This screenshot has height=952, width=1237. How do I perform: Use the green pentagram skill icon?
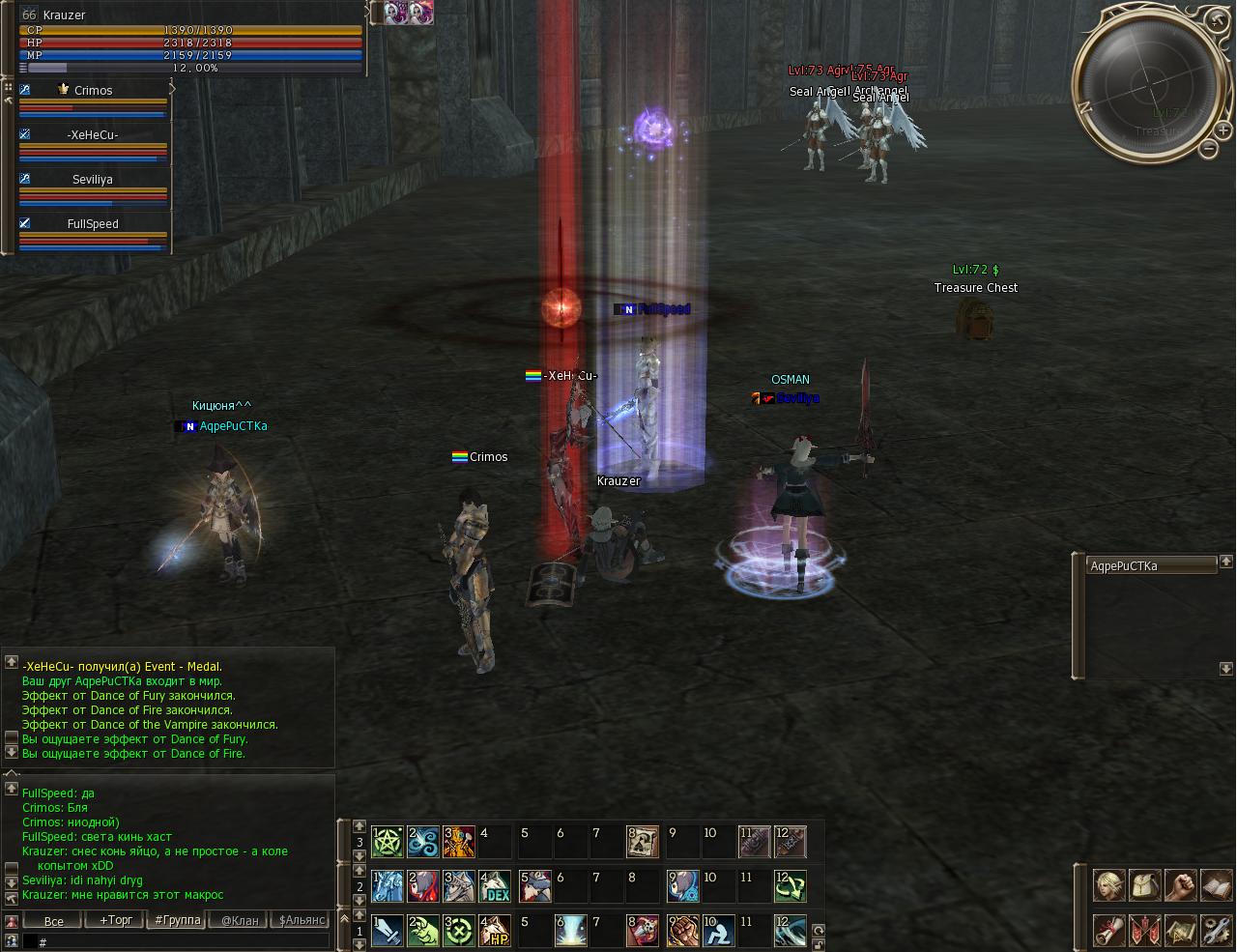388,841
